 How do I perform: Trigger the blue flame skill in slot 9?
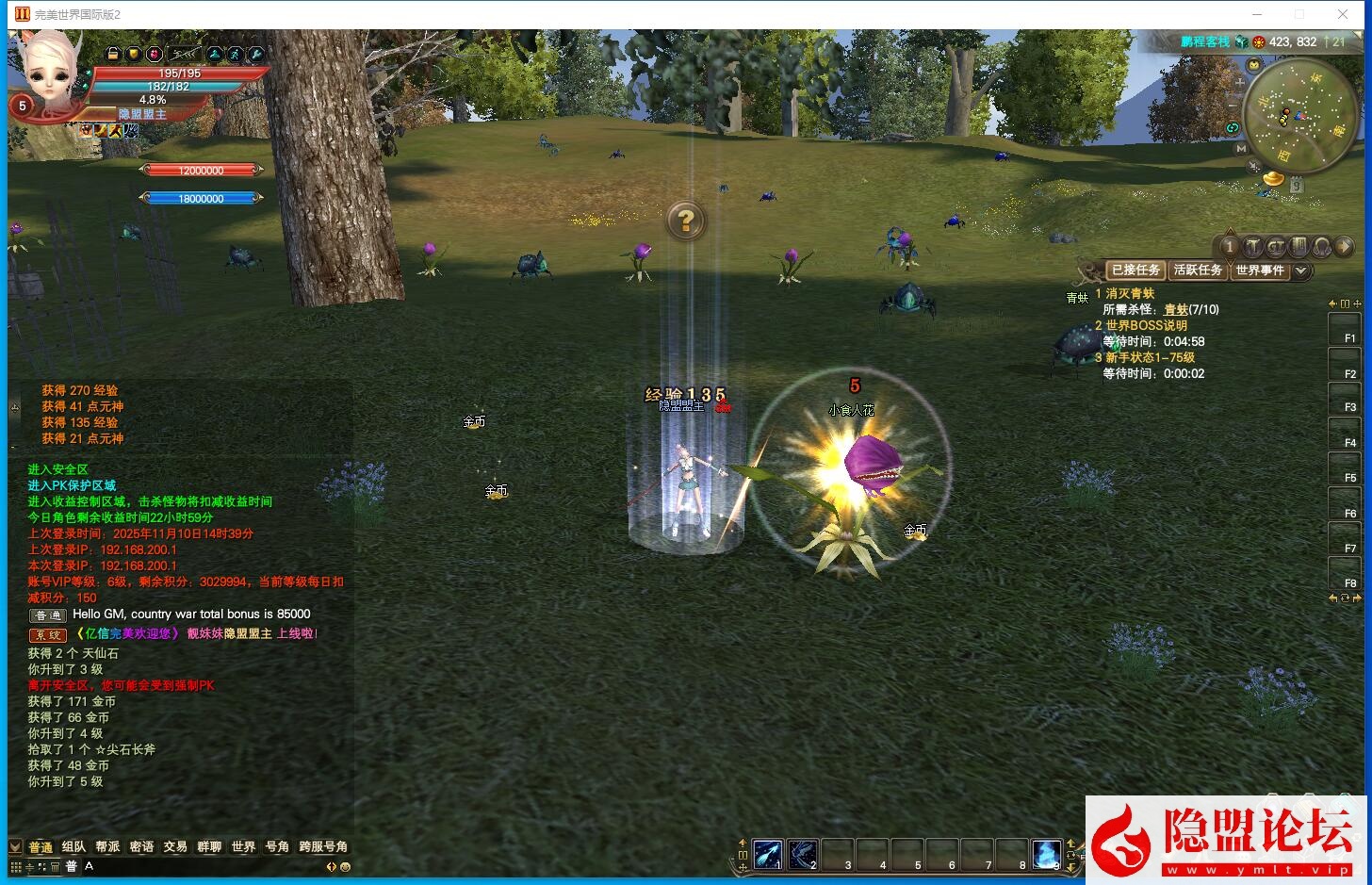point(1046,854)
